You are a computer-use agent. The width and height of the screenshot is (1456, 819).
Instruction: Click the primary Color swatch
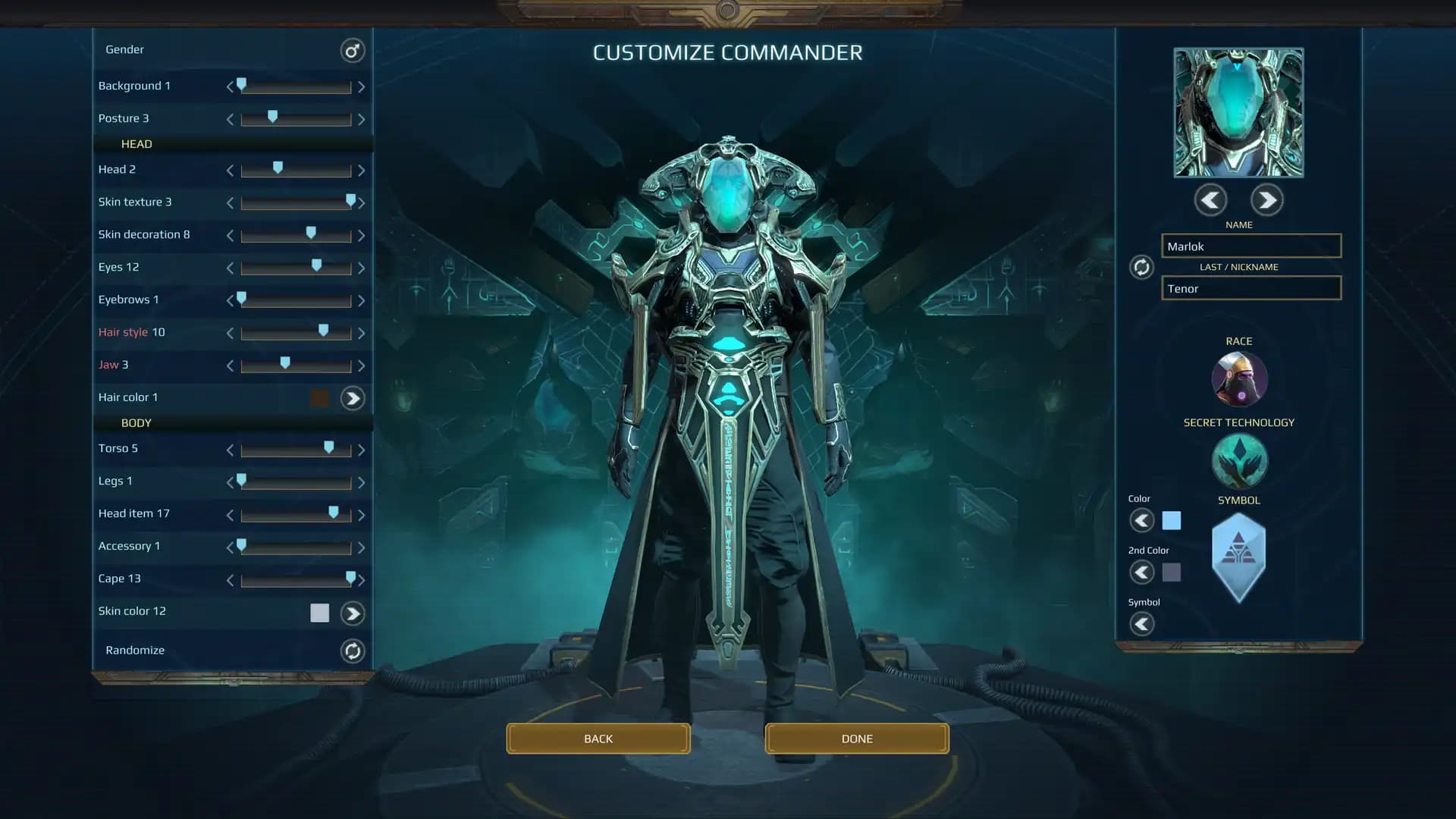point(1172,520)
